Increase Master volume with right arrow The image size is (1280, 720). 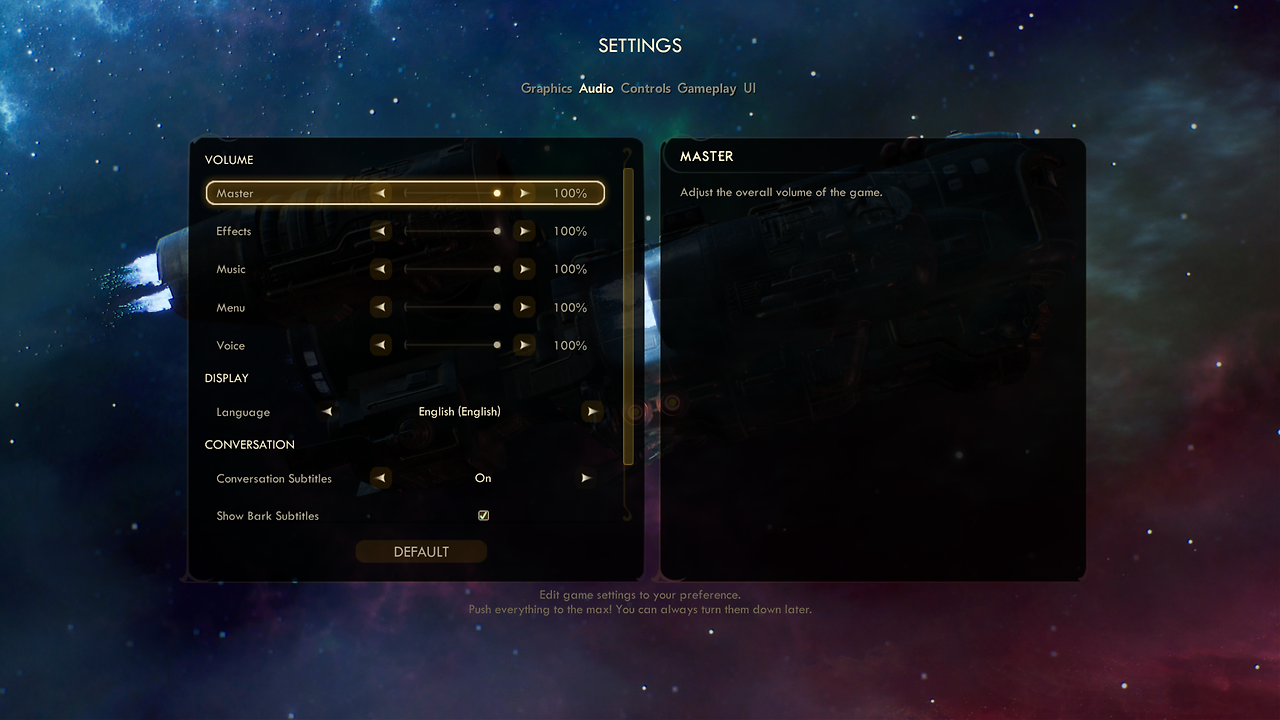coord(523,193)
